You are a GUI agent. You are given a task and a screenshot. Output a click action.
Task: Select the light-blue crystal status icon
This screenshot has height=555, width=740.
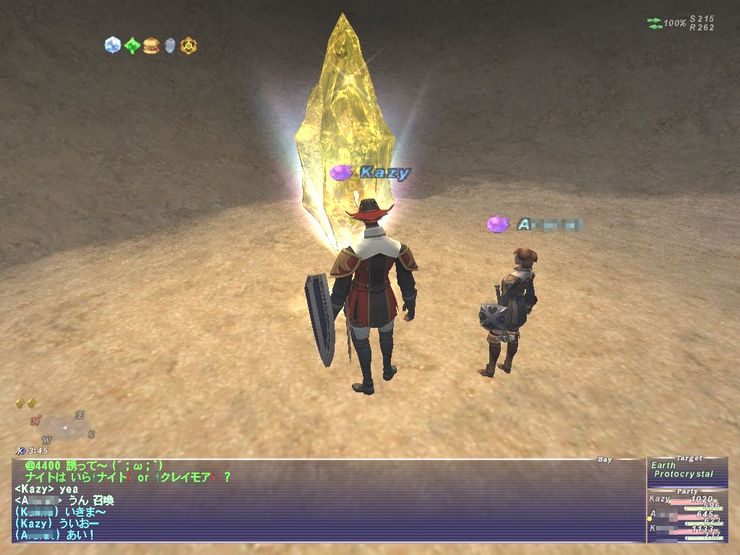pos(113,45)
